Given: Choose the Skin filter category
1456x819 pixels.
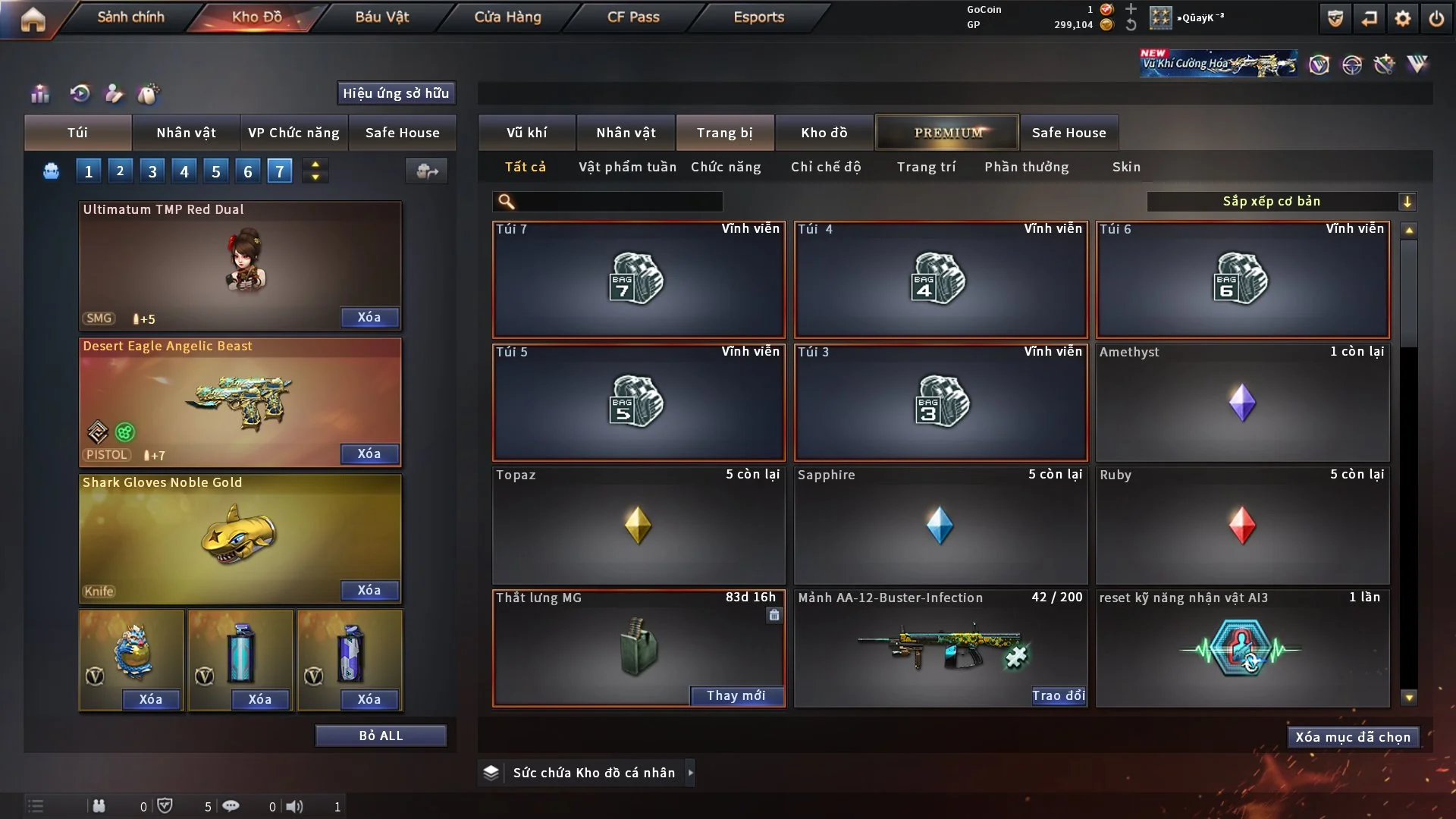Looking at the screenshot, I should tap(1126, 167).
